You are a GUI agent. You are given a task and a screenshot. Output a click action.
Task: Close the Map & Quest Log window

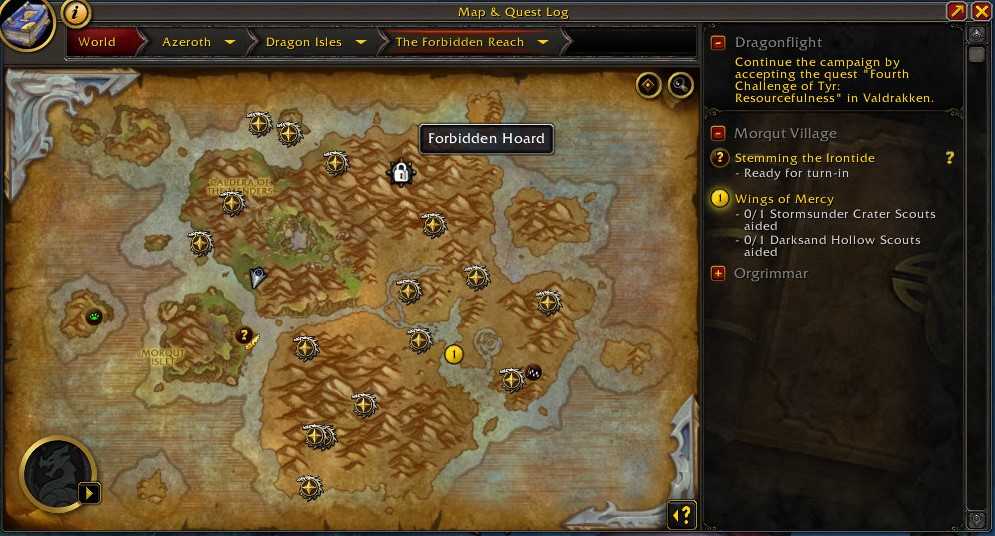[981, 11]
